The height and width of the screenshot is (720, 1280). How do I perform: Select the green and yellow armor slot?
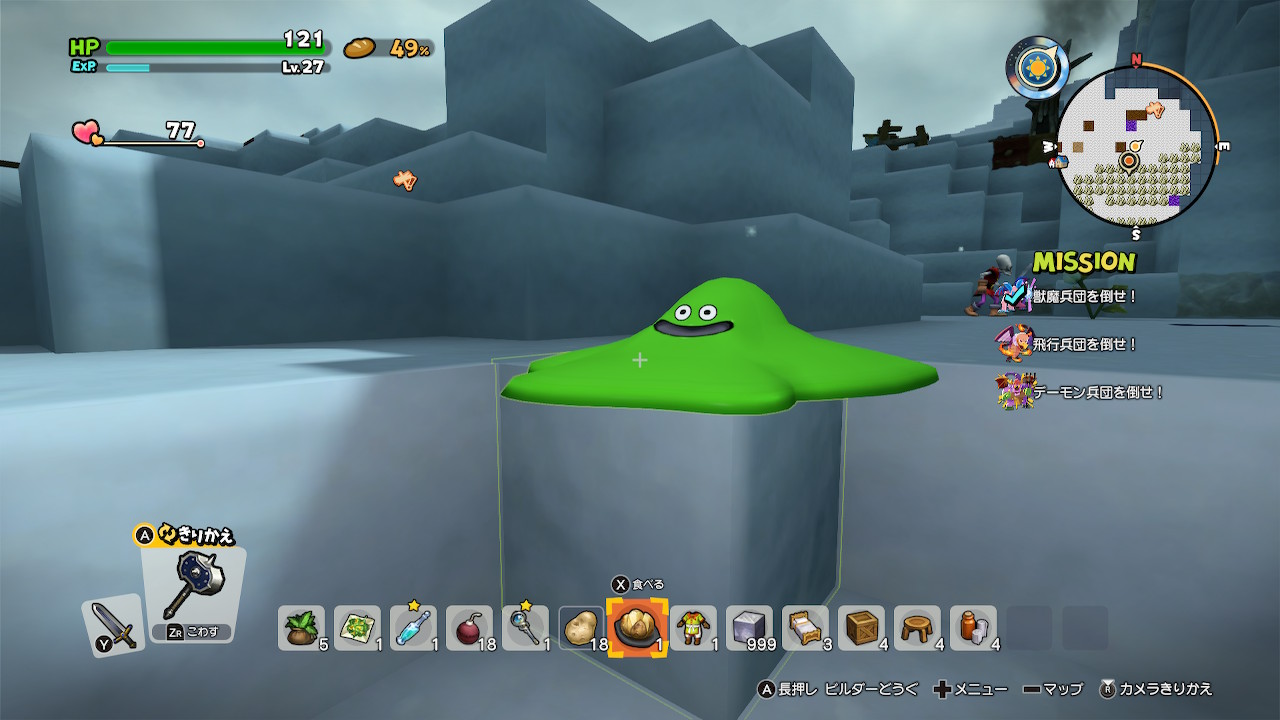click(693, 628)
